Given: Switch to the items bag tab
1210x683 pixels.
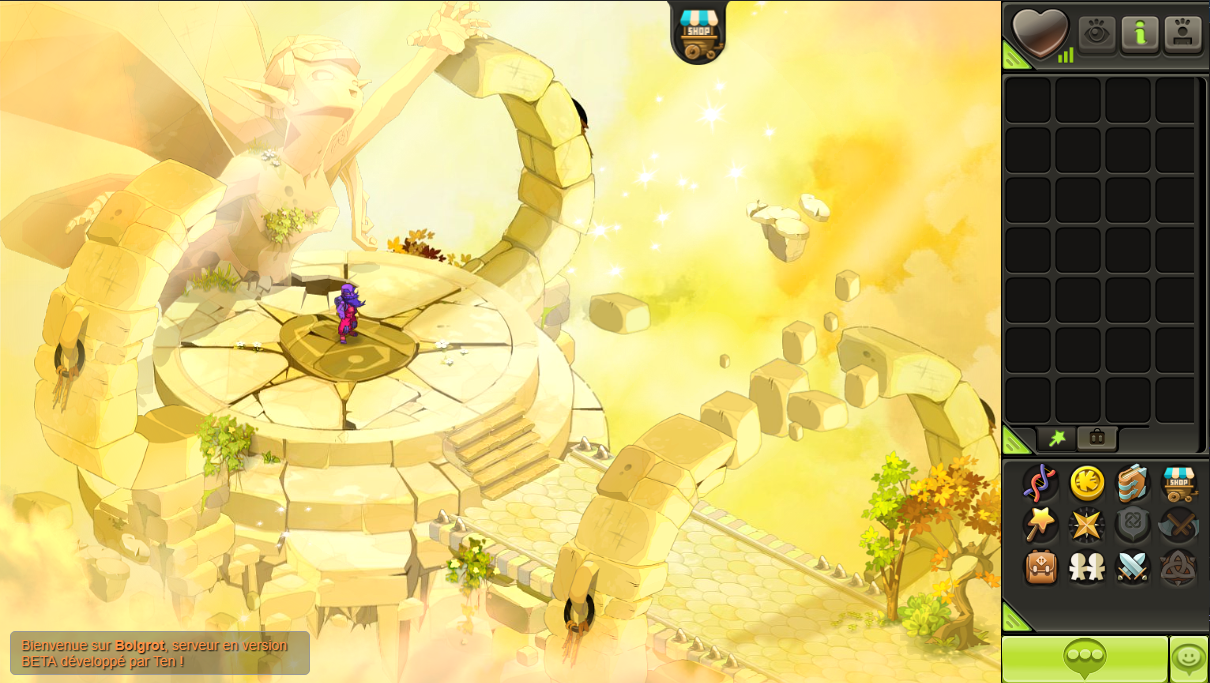Looking at the screenshot, I should pyautogui.click(x=1097, y=438).
